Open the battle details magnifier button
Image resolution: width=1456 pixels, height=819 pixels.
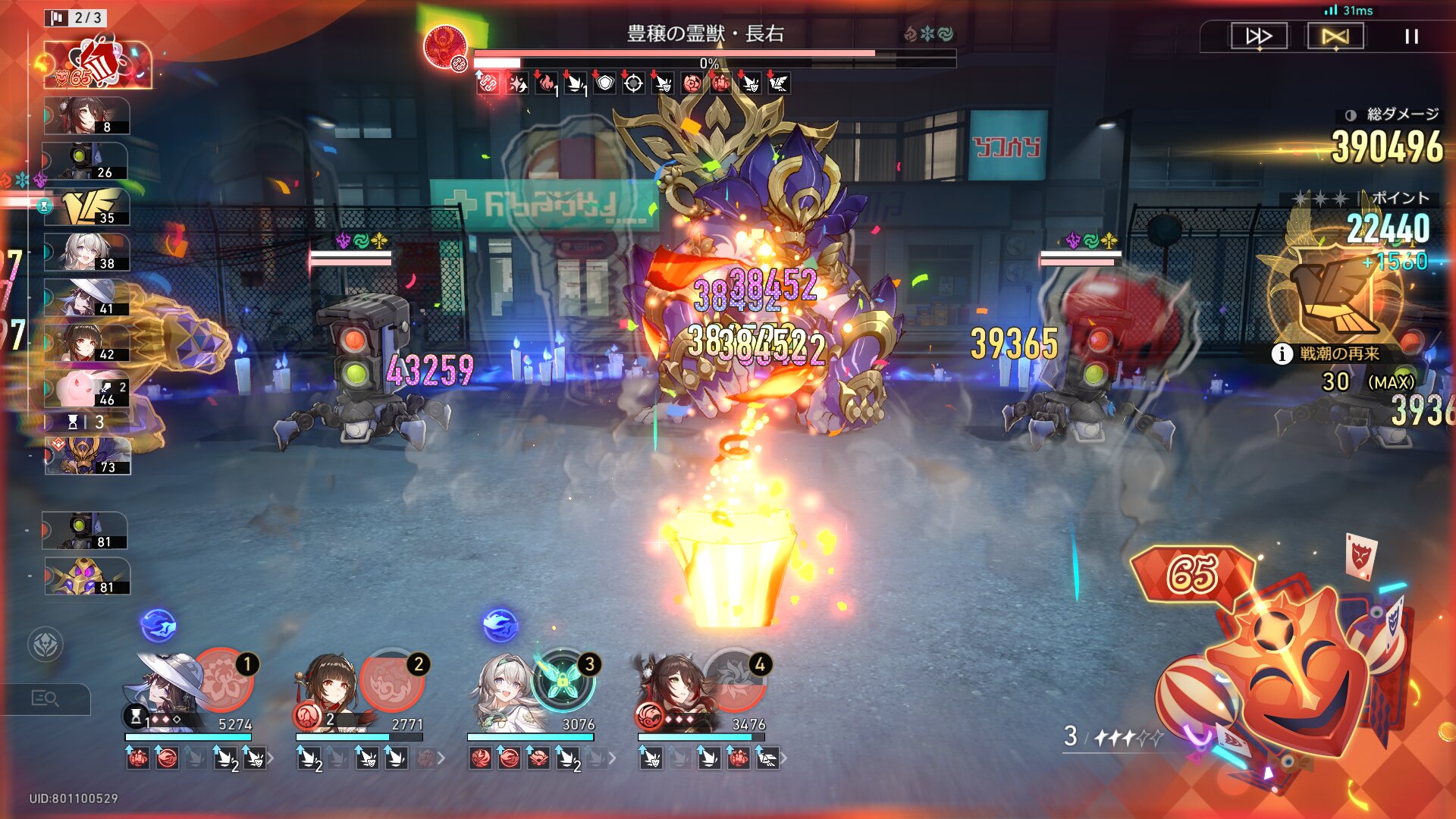pyautogui.click(x=45, y=698)
